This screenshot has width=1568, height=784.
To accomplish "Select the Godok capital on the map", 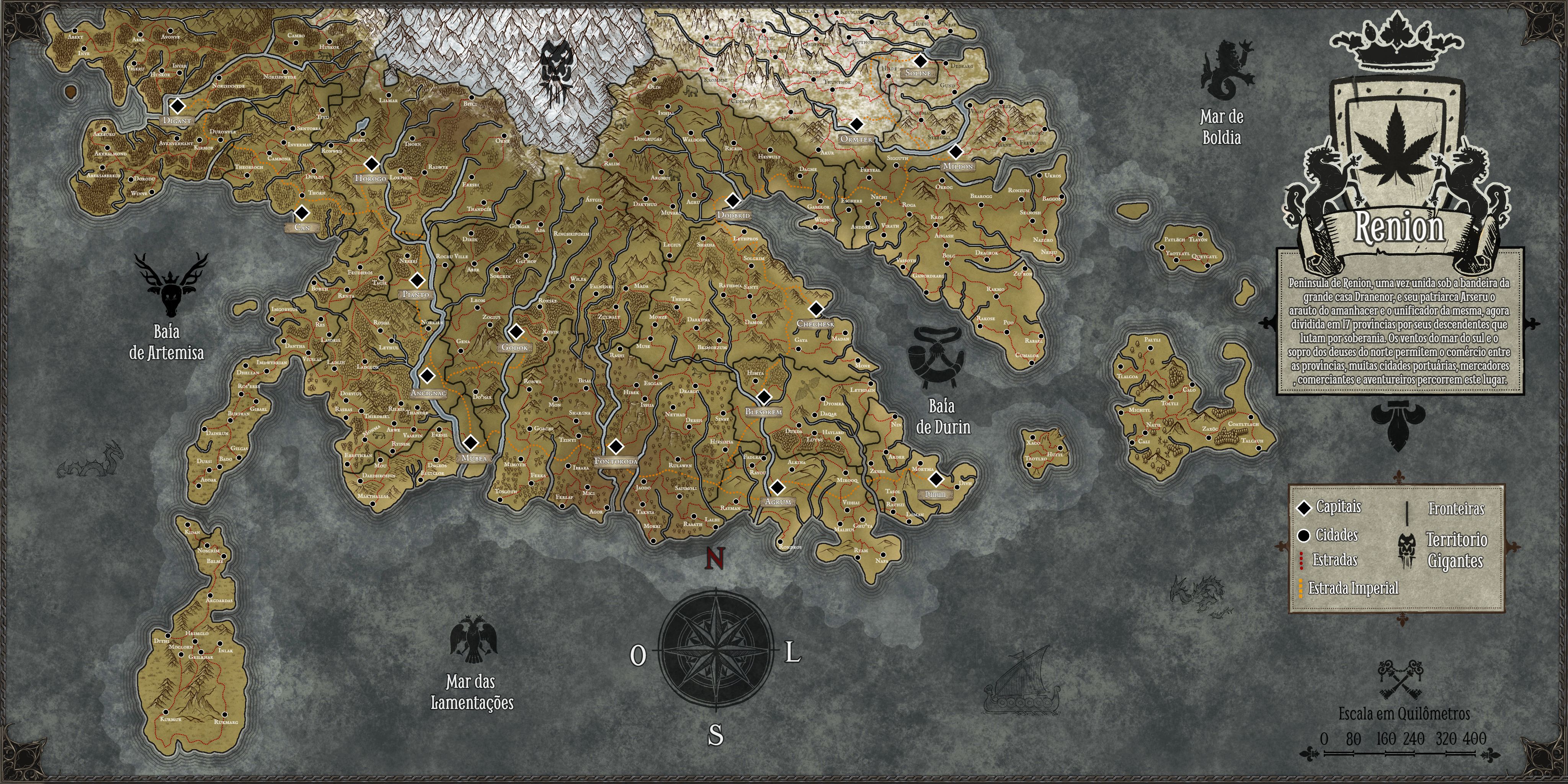I will (x=516, y=332).
